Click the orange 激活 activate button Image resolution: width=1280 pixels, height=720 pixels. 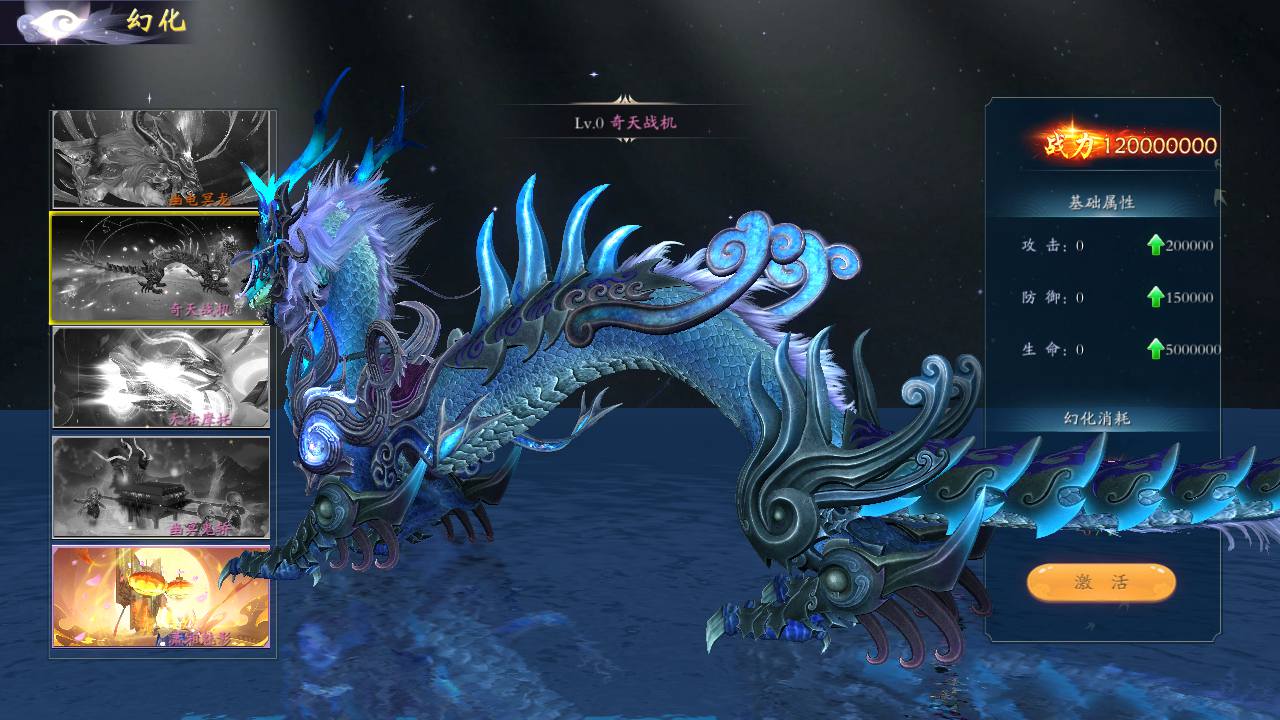1100,583
